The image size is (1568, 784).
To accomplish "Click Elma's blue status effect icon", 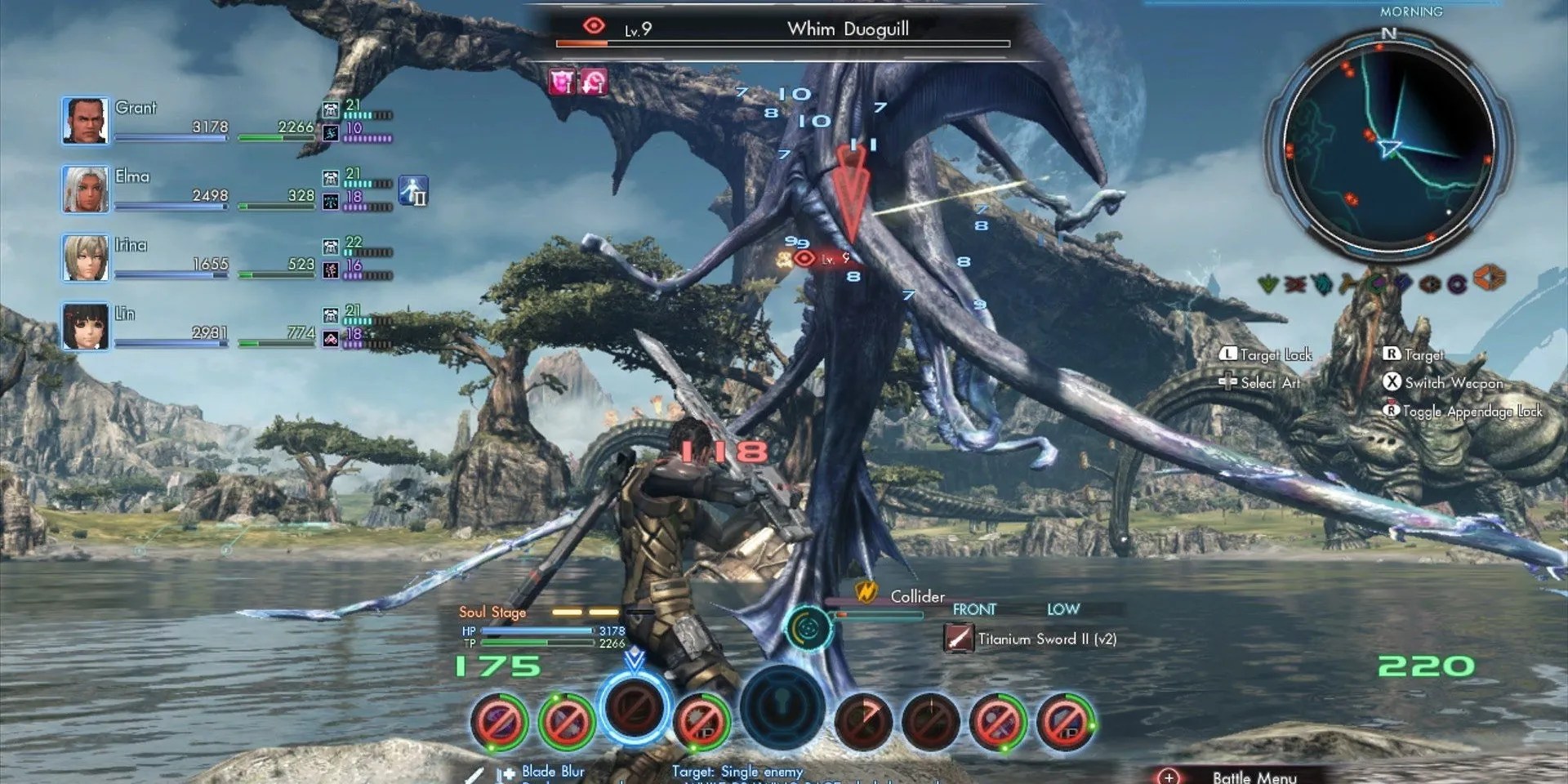I will point(413,190).
